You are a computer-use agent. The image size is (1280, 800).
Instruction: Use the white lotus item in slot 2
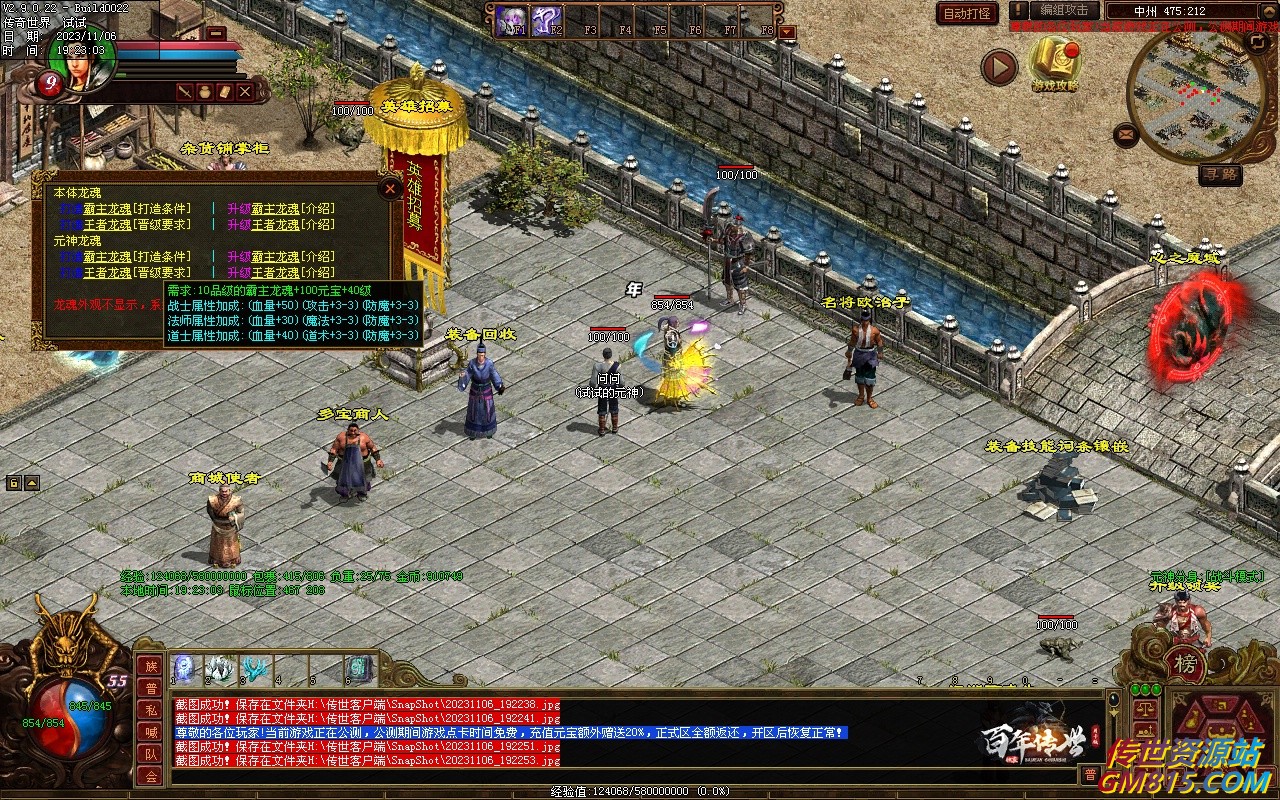[220, 669]
